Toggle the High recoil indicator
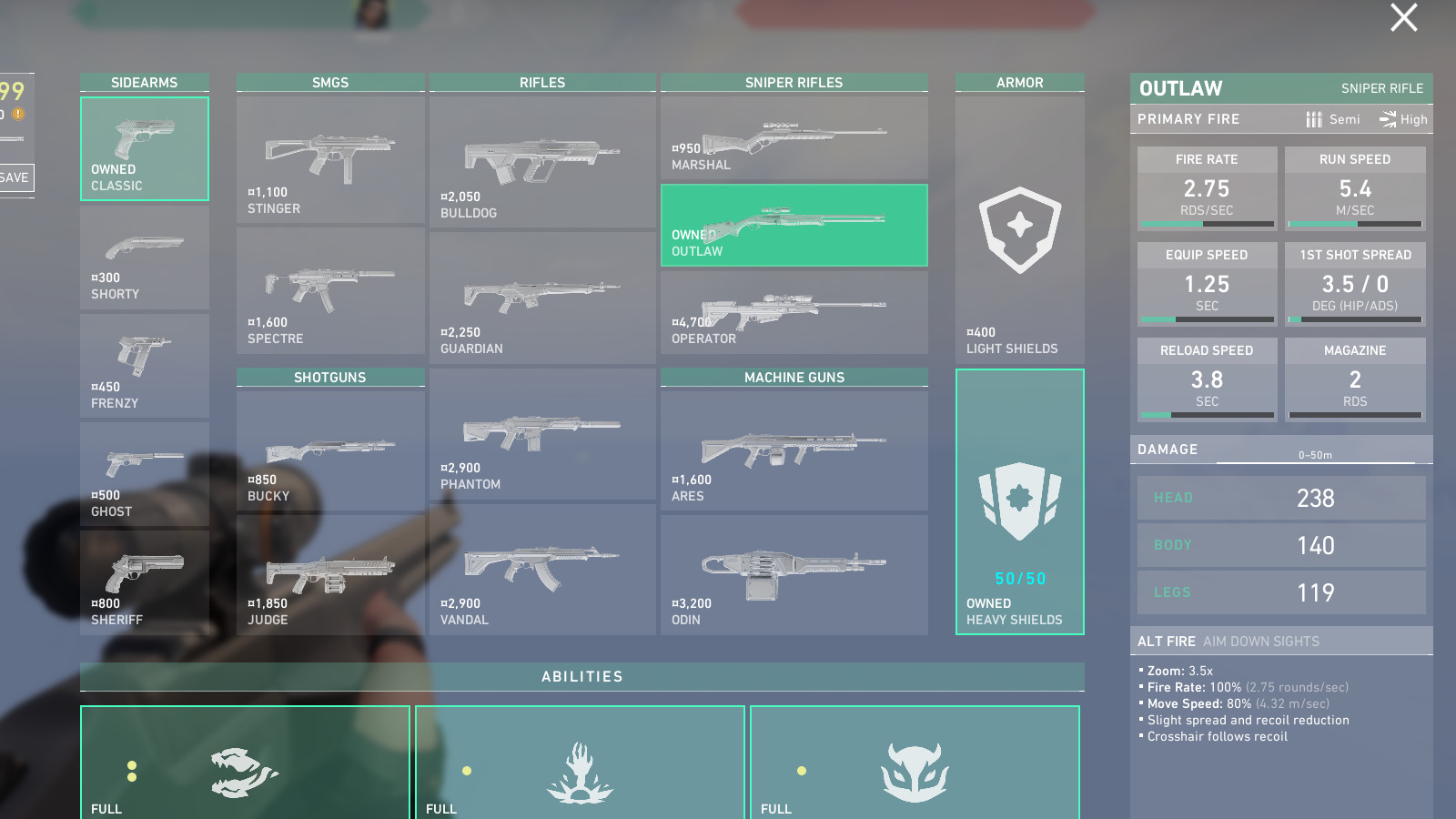 (x=1402, y=119)
